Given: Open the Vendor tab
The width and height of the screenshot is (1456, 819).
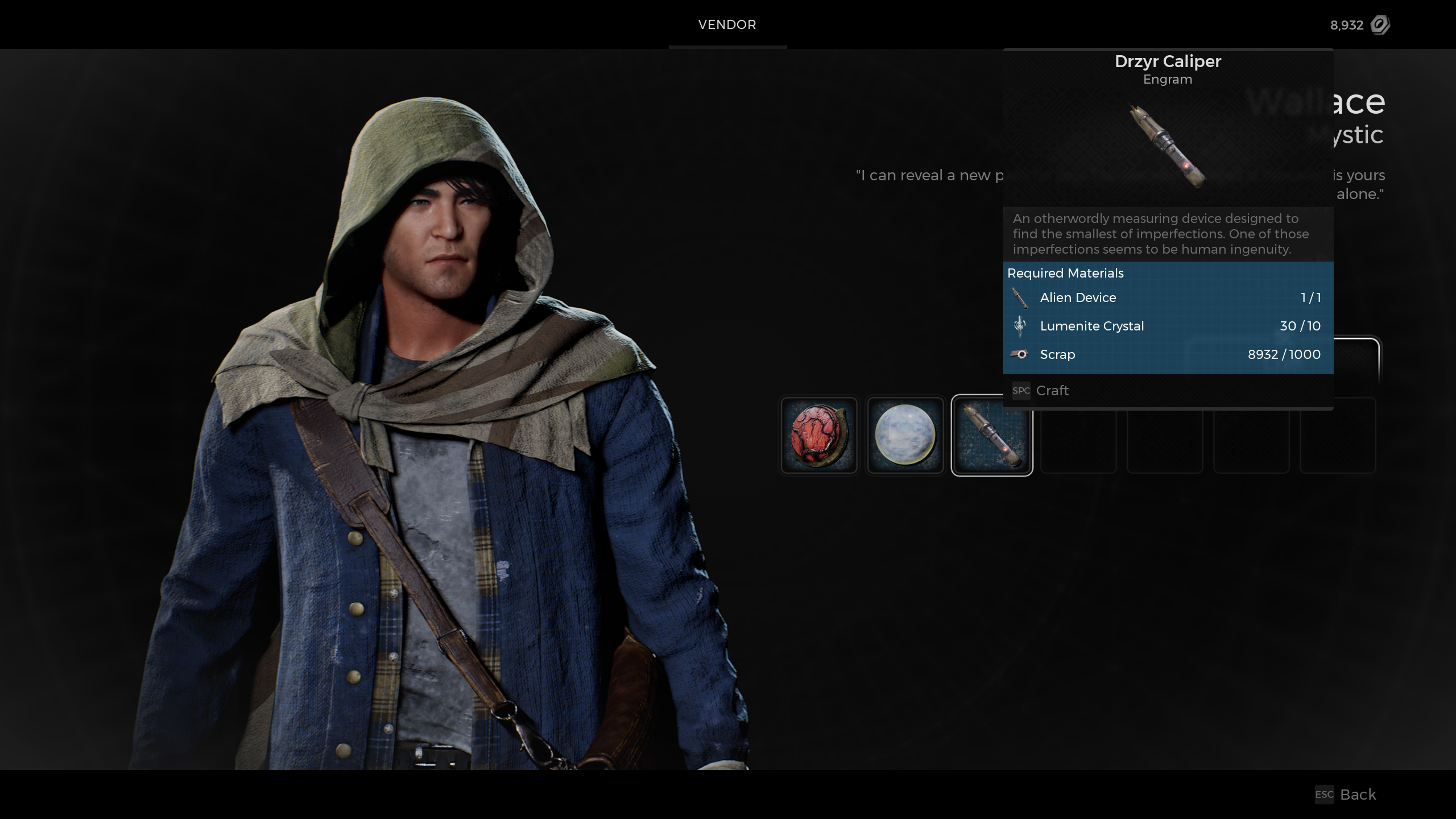Looking at the screenshot, I should coord(727,24).
